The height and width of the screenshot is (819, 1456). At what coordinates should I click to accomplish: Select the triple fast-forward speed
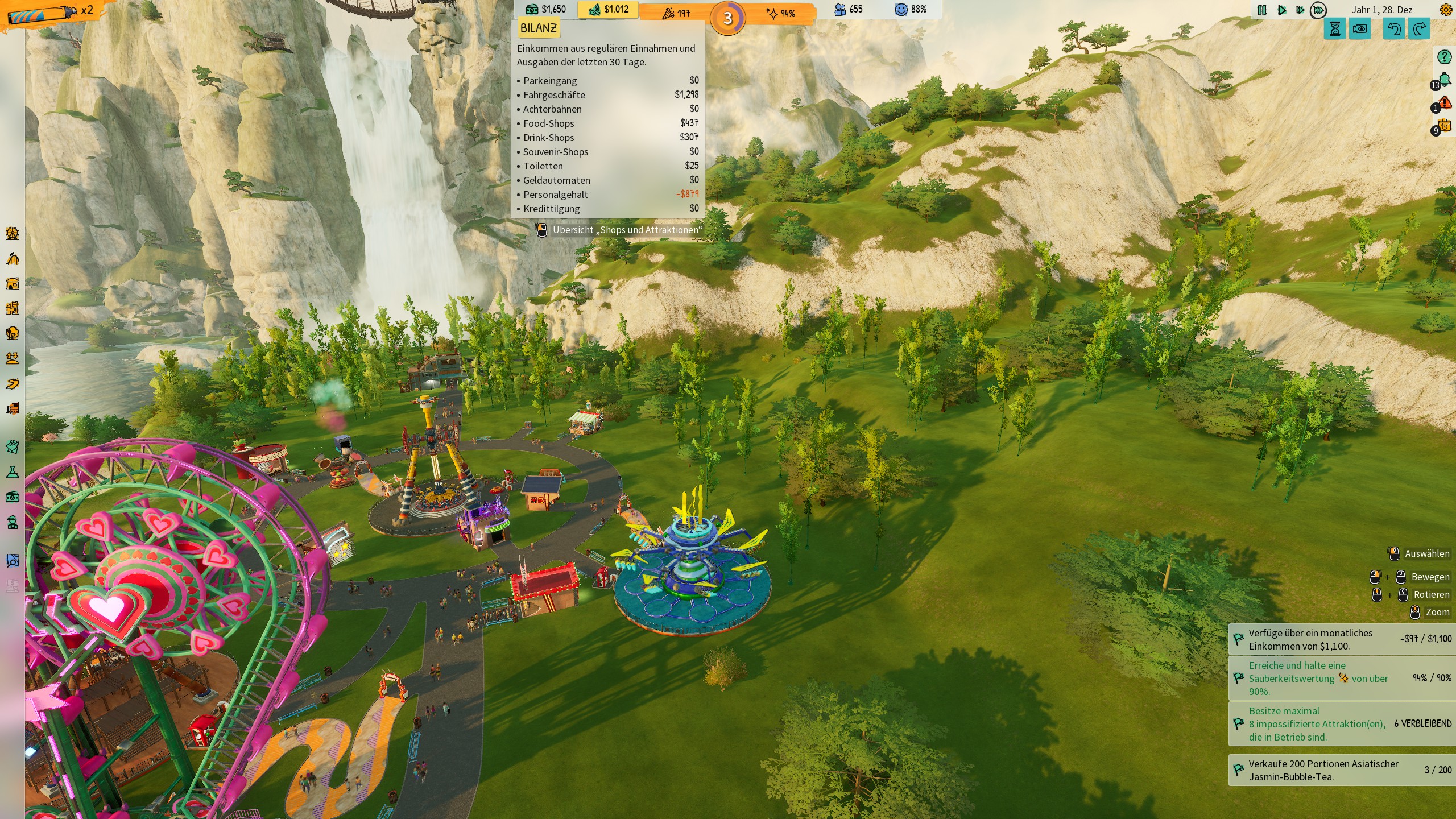pyautogui.click(x=1318, y=10)
